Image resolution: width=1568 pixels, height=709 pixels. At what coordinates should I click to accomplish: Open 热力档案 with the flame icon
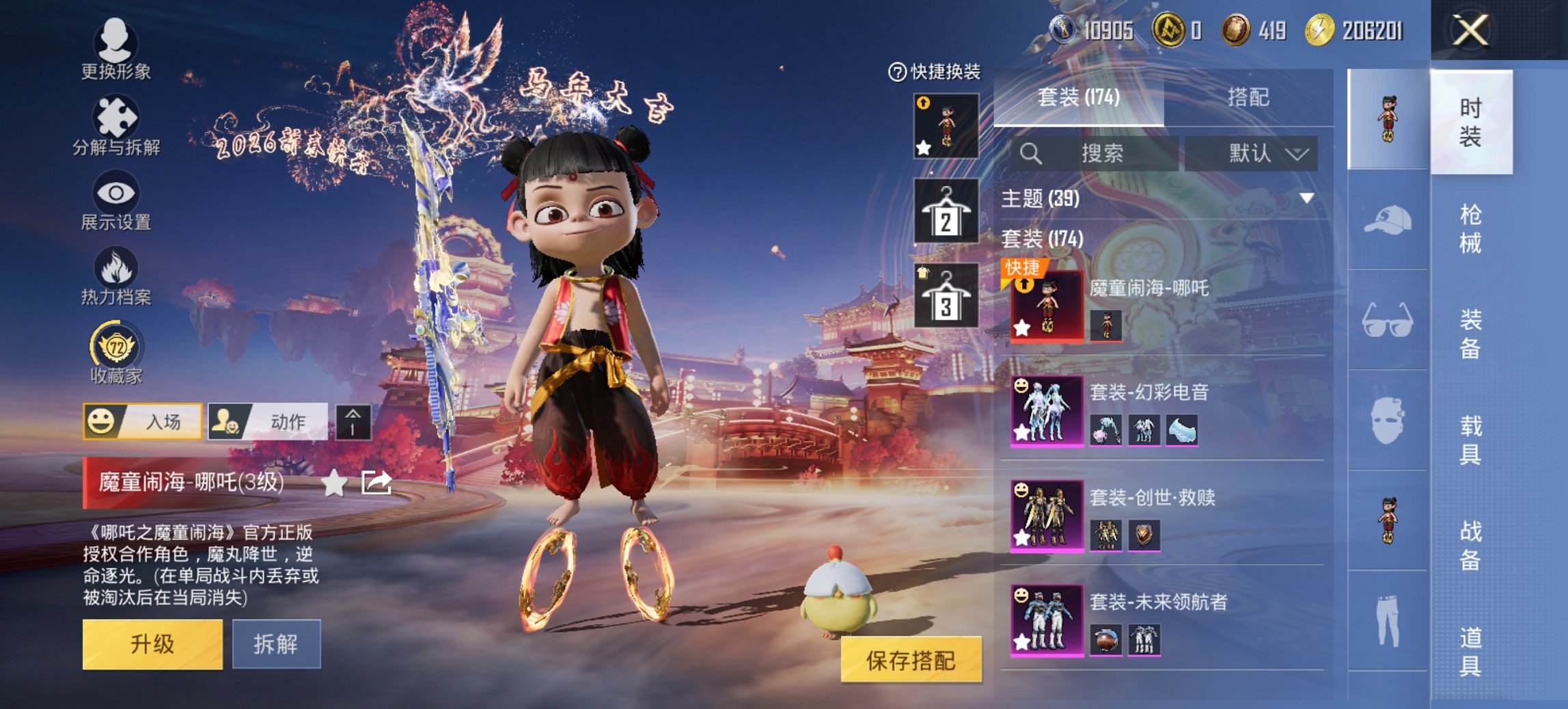tap(116, 273)
